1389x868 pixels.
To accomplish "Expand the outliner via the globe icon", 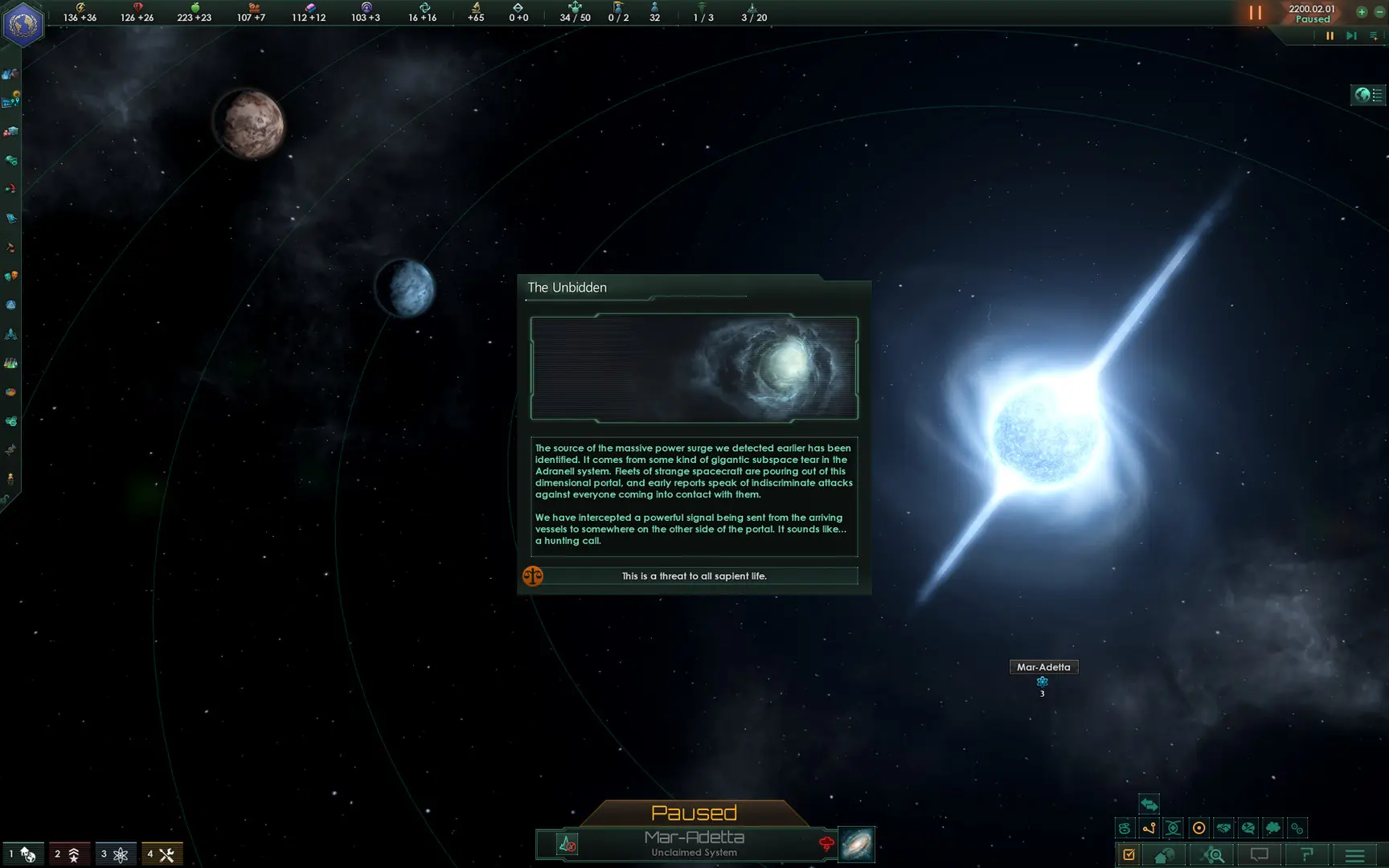I will click(1364, 94).
